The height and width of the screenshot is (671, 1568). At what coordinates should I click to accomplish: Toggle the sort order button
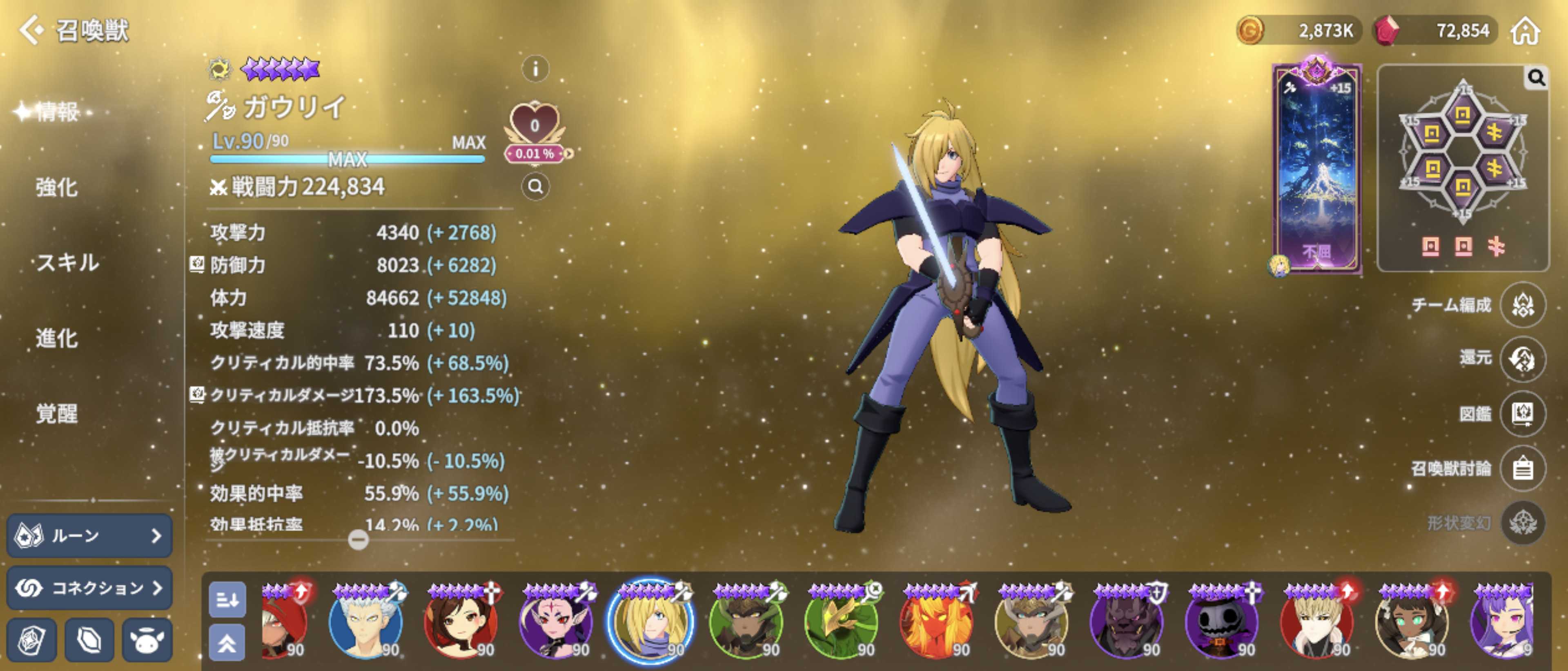pos(227,600)
